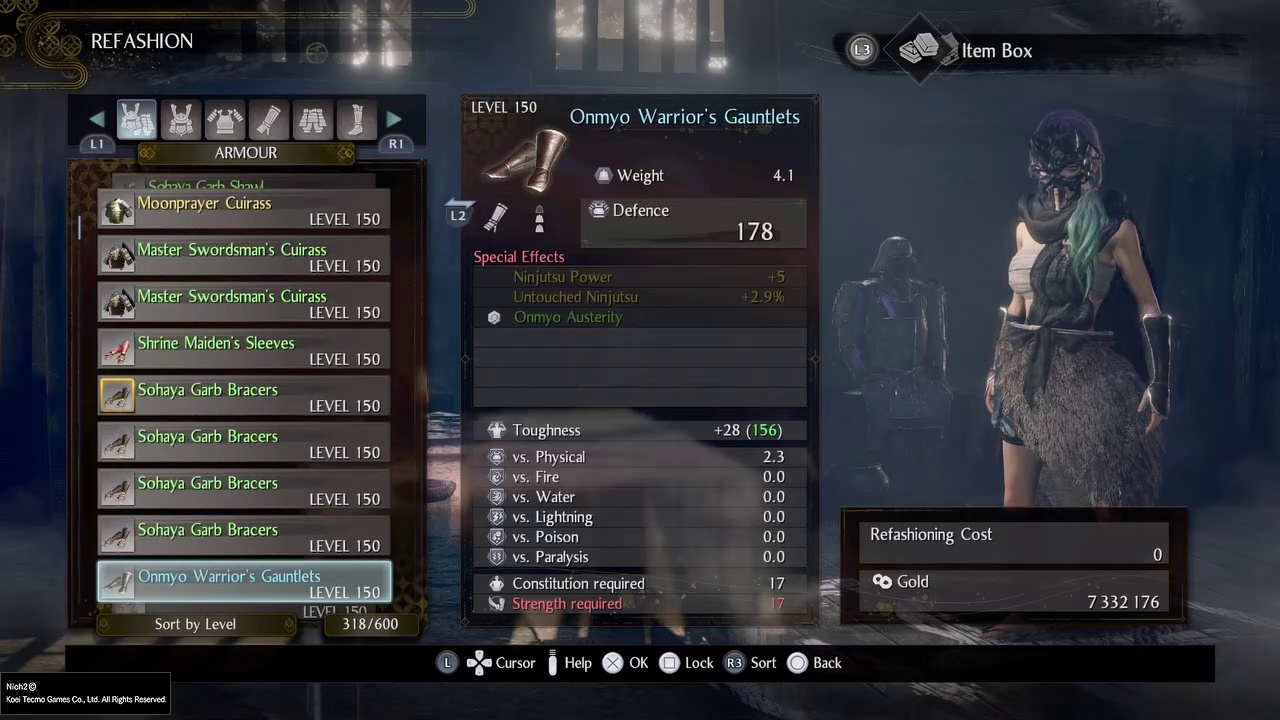Screen dimensions: 1280x720
Task: Click the right arrow beside the armour tabs
Action: pos(395,120)
